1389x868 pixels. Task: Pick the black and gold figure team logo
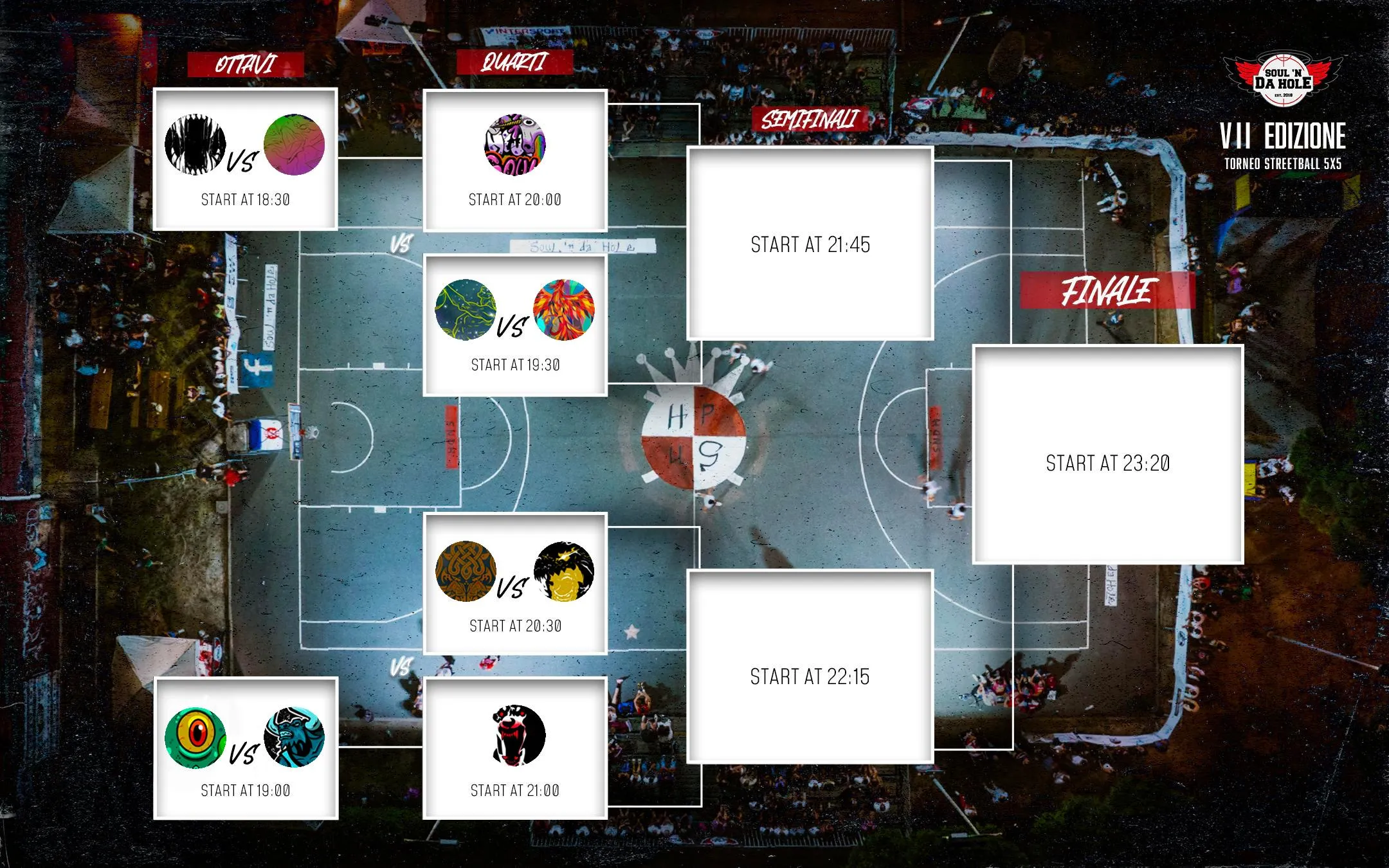click(x=564, y=571)
